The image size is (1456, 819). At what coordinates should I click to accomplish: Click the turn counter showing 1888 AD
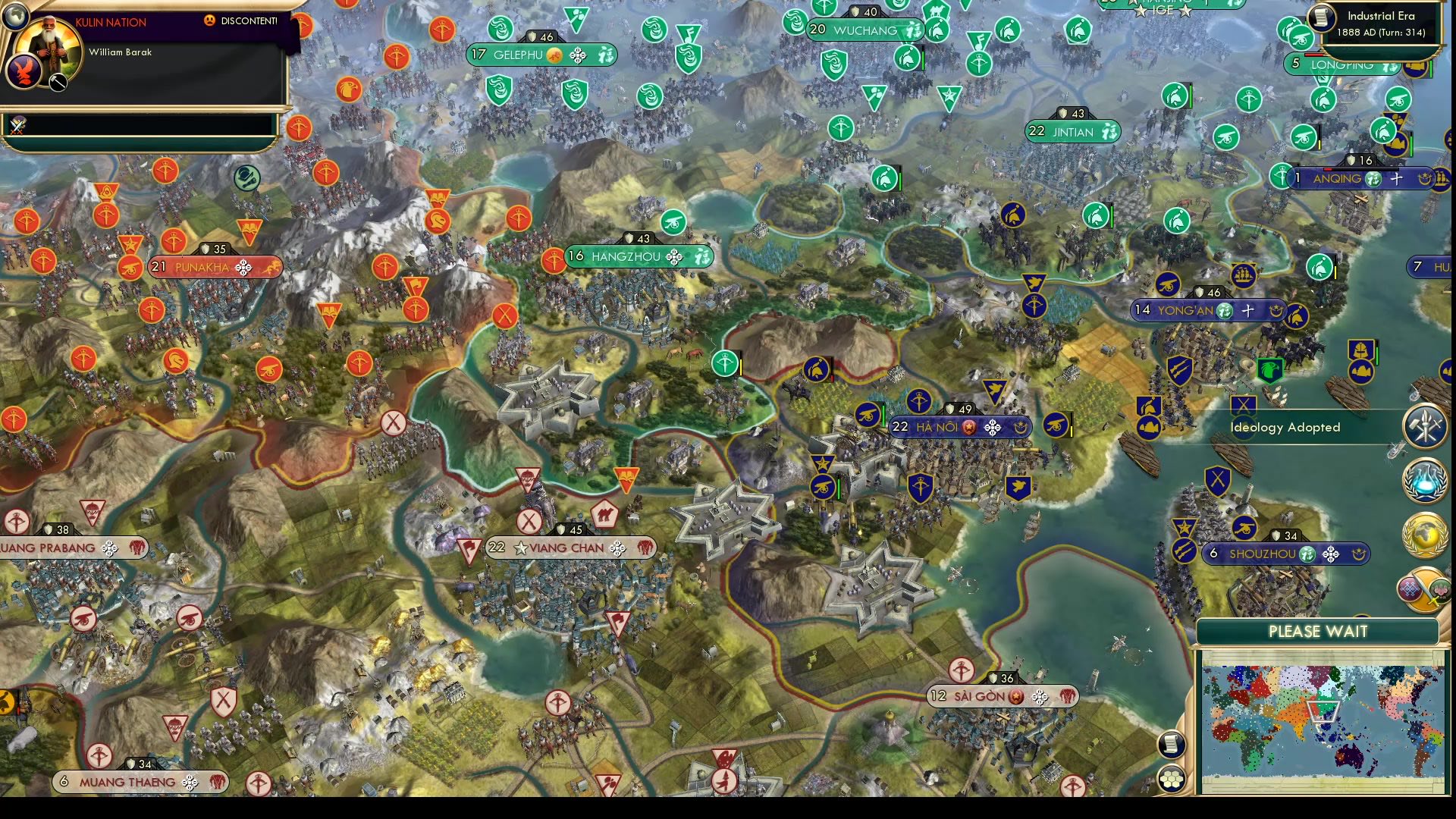[1380, 33]
